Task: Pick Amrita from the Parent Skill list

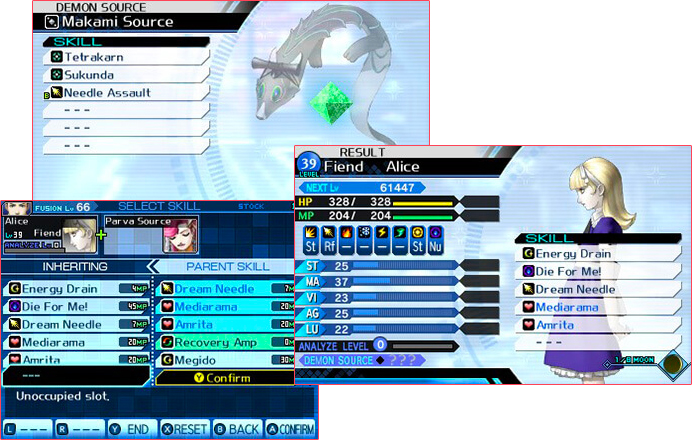Action: coord(225,325)
